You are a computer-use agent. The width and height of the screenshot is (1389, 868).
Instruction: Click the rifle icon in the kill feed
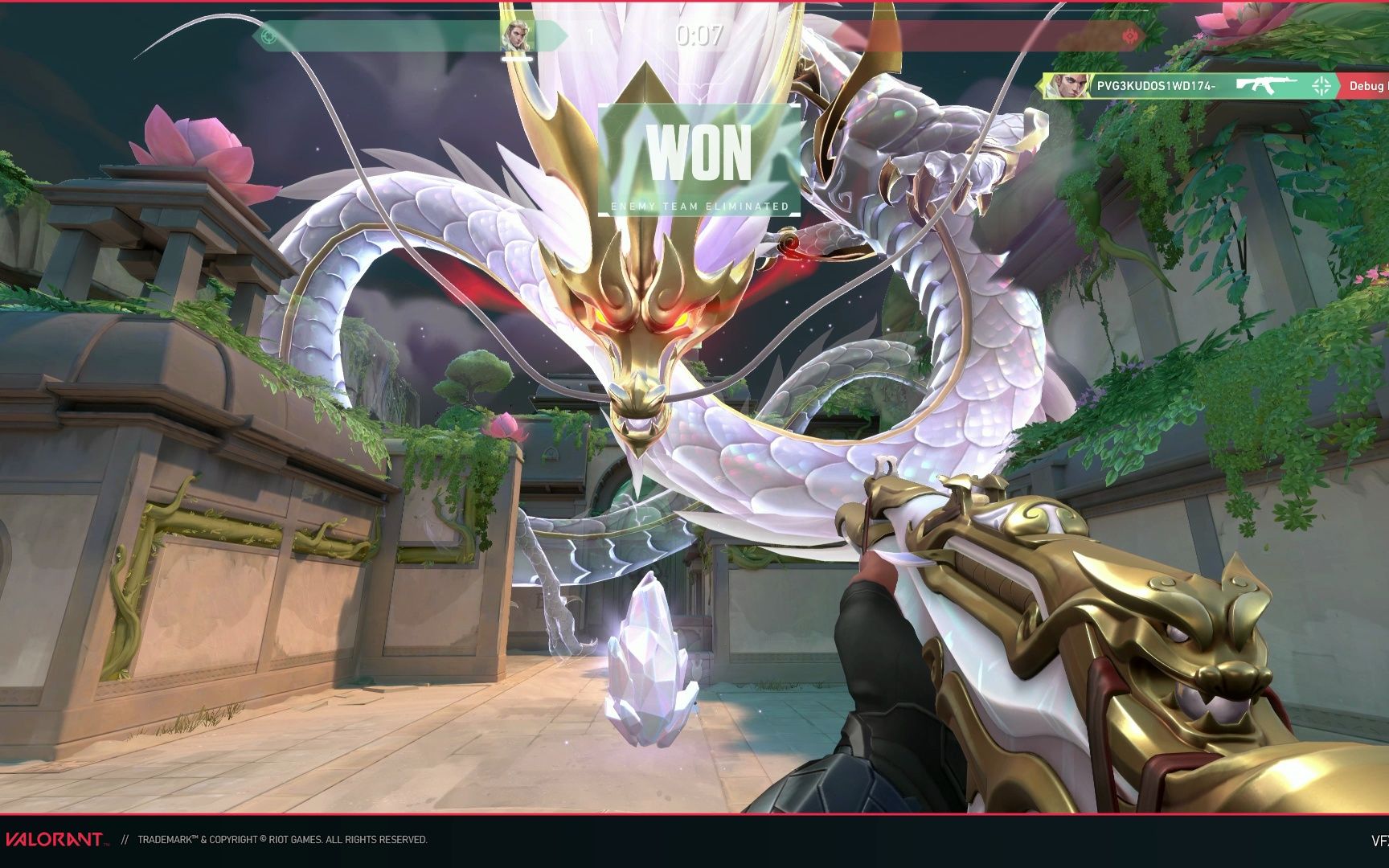1267,85
